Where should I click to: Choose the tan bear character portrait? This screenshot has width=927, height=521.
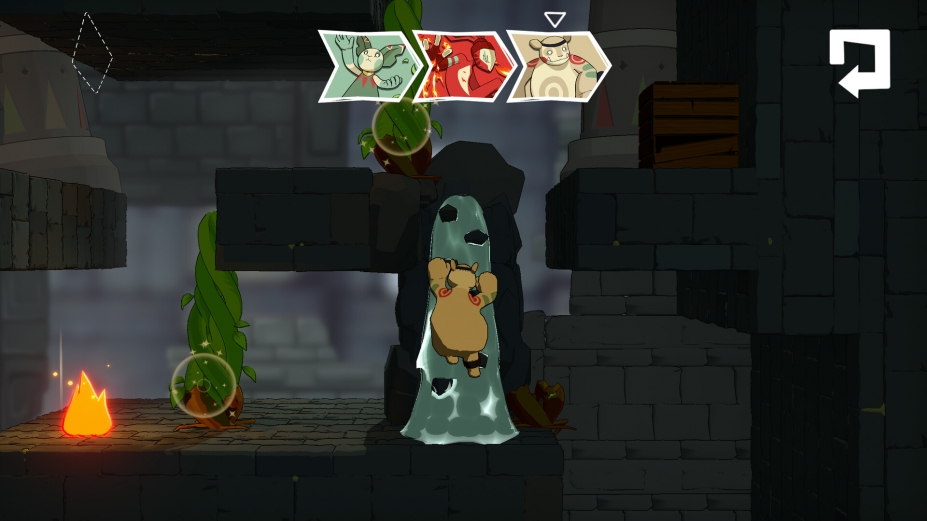coord(557,67)
